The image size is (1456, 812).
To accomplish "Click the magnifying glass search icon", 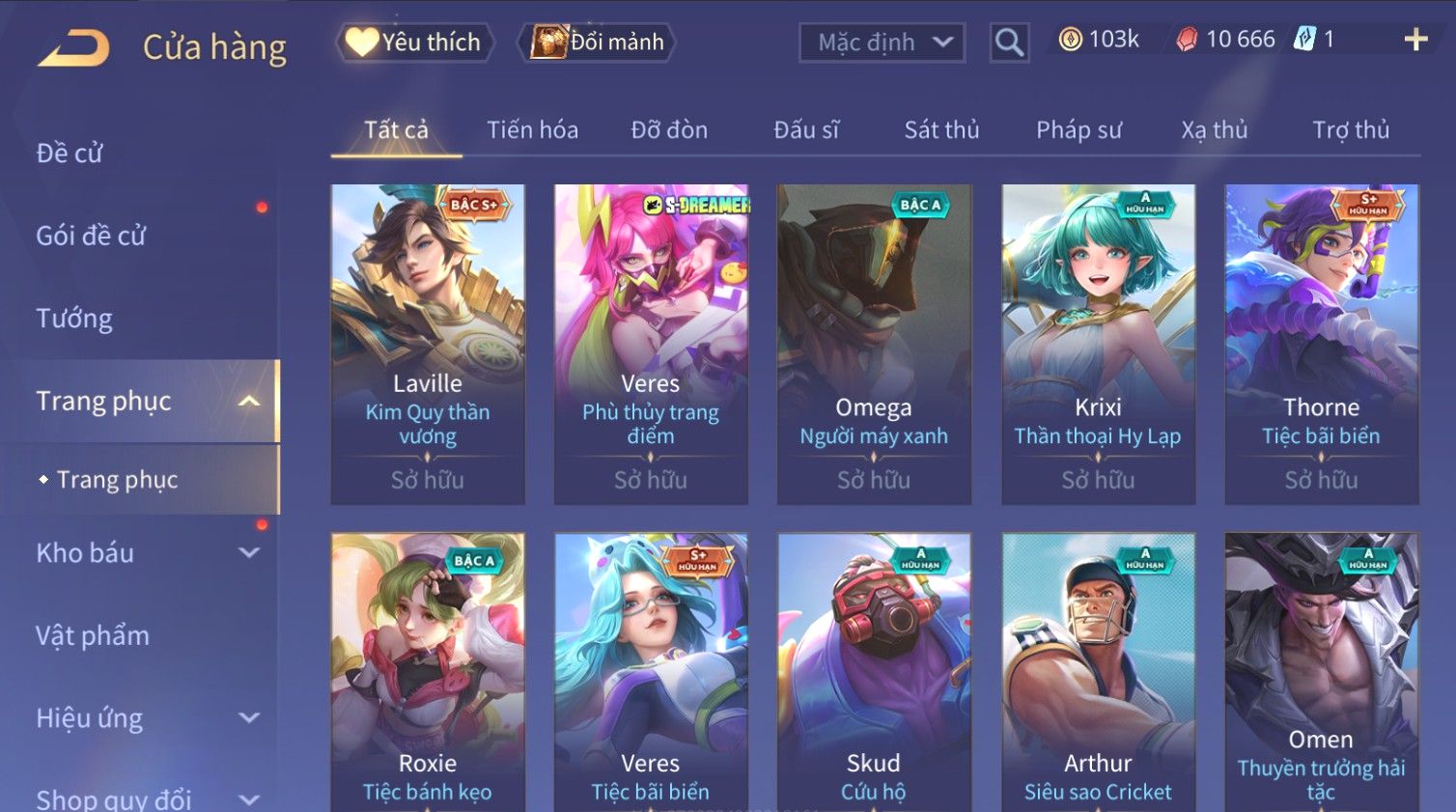I will pos(1009,42).
